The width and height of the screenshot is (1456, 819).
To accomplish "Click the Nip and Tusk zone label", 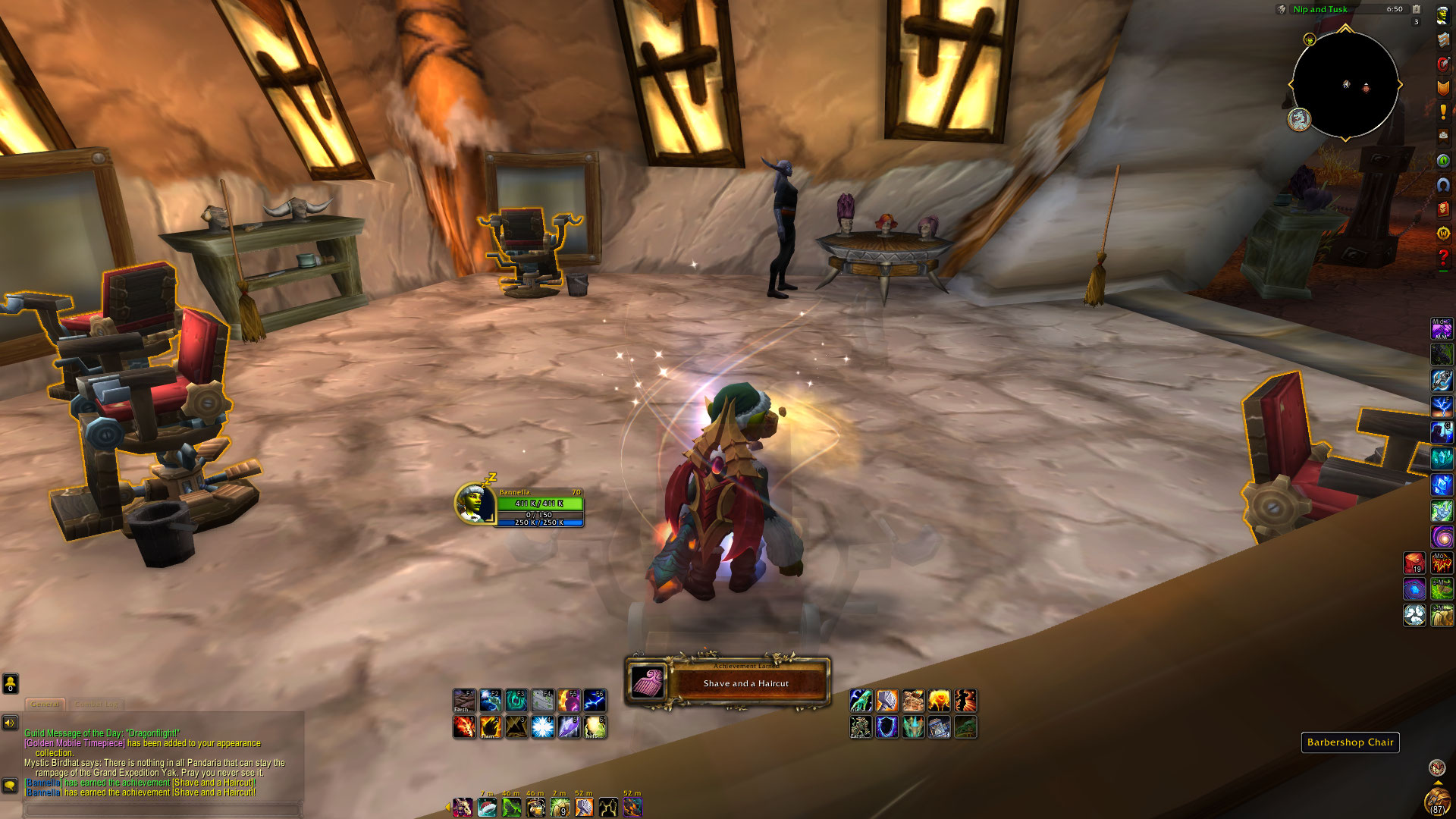I will pos(1320,9).
